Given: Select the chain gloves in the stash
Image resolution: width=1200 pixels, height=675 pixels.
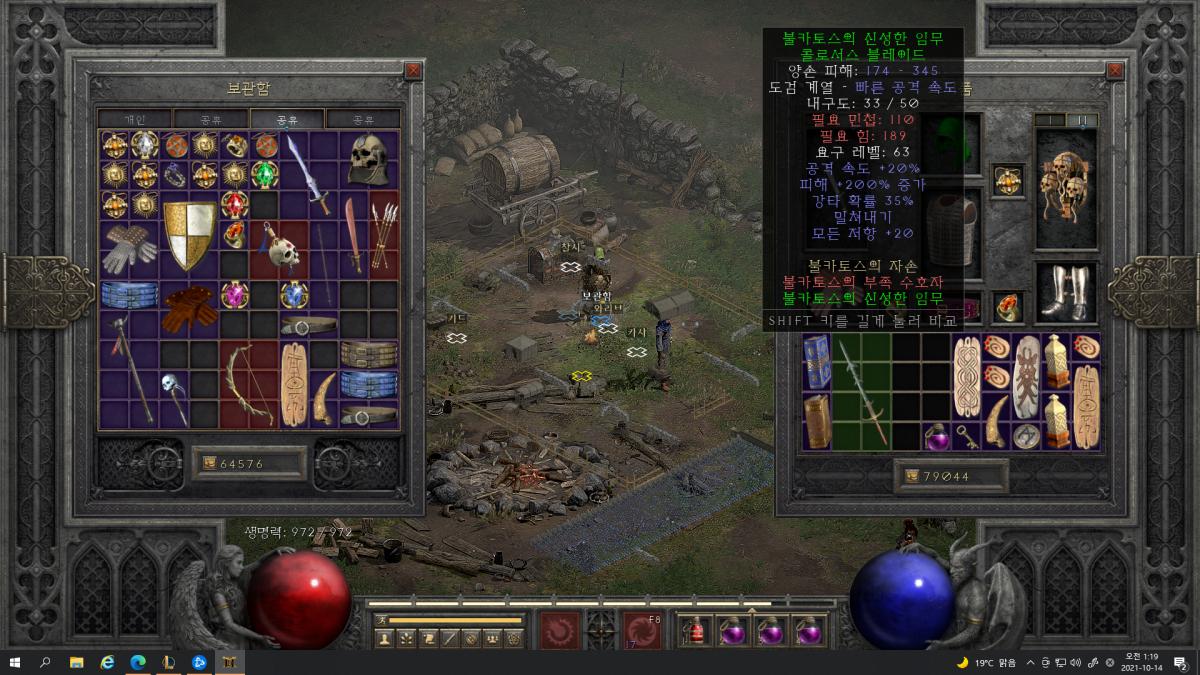Looking at the screenshot, I should pyautogui.click(x=129, y=248).
